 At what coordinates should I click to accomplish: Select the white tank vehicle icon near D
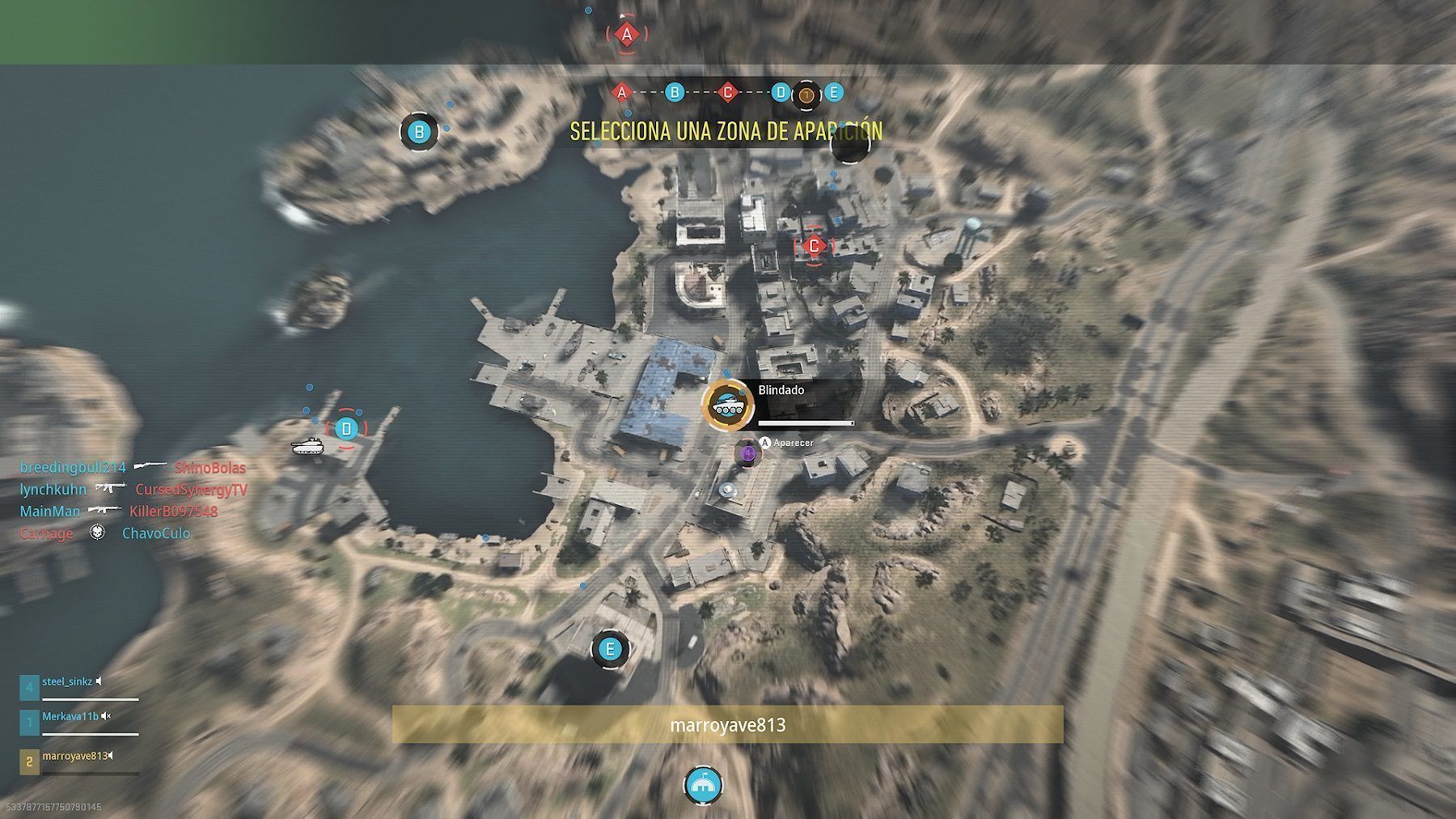click(x=307, y=446)
